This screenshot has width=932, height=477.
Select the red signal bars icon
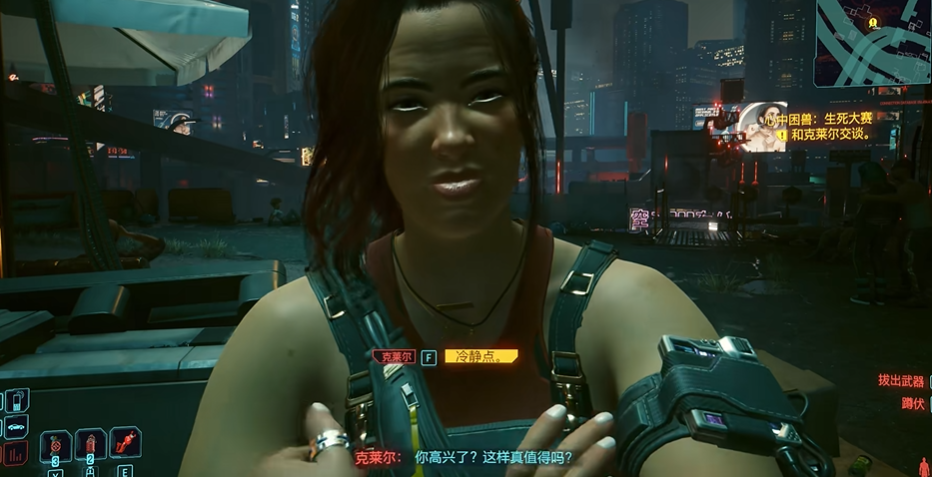(x=16, y=455)
